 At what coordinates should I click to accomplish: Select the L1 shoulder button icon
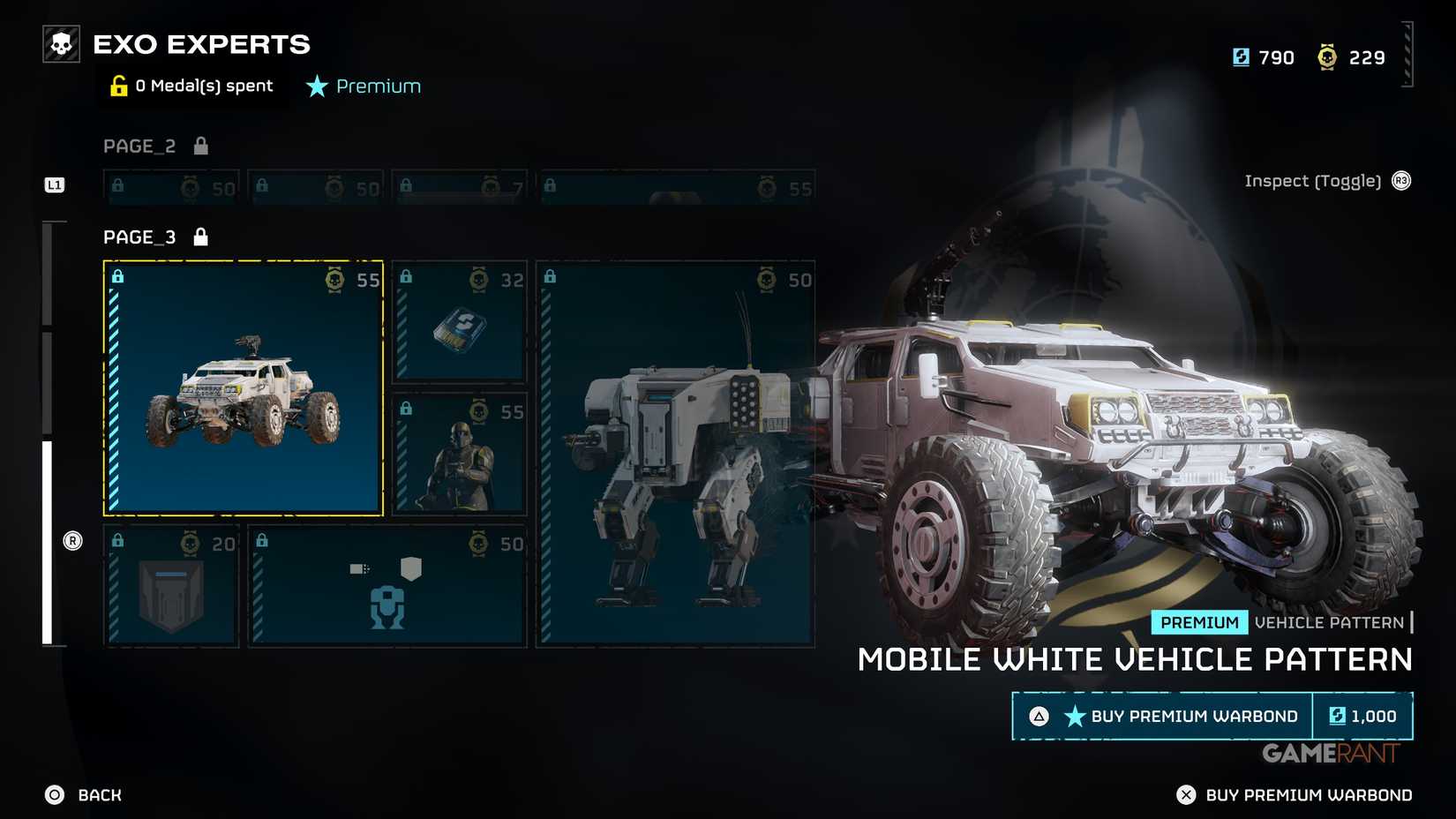pos(54,185)
